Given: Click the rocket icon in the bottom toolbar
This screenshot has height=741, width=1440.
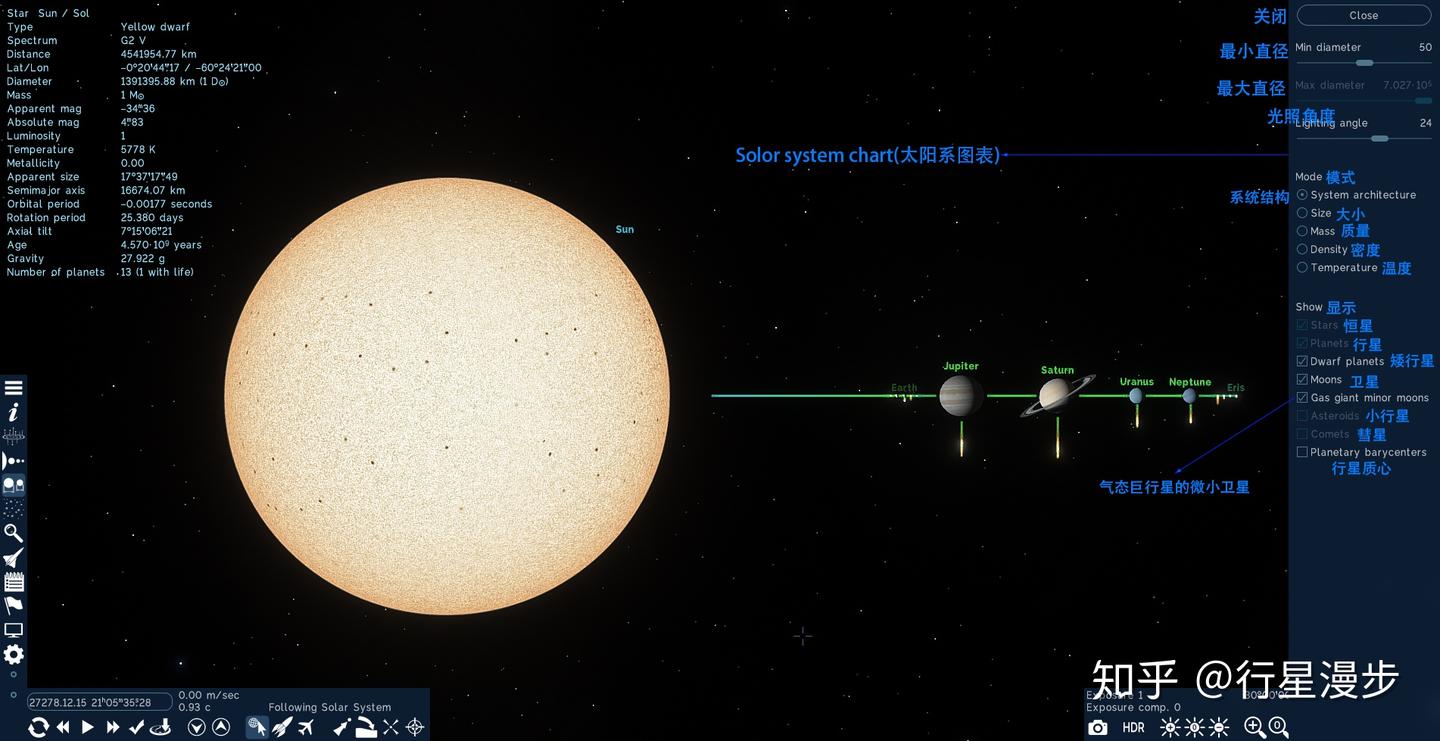Looking at the screenshot, I should pos(282,728).
